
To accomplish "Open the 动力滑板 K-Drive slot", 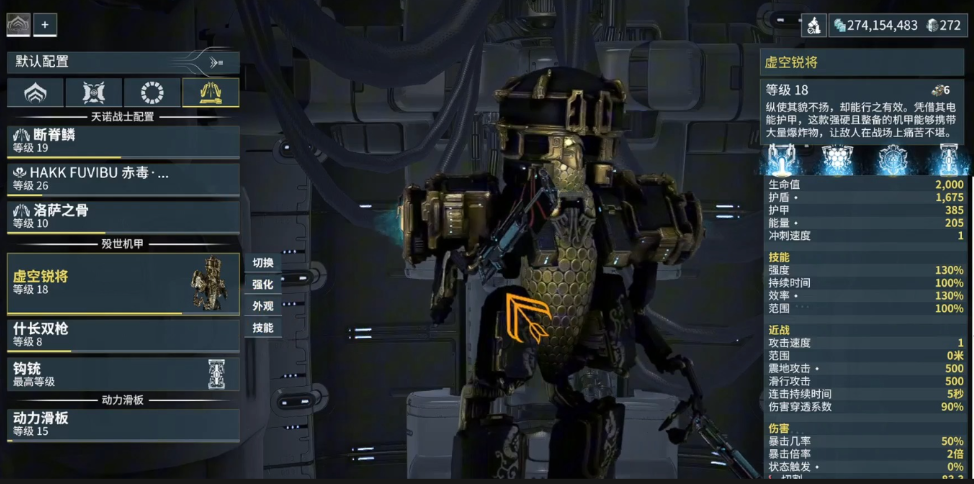I will coord(122,424).
